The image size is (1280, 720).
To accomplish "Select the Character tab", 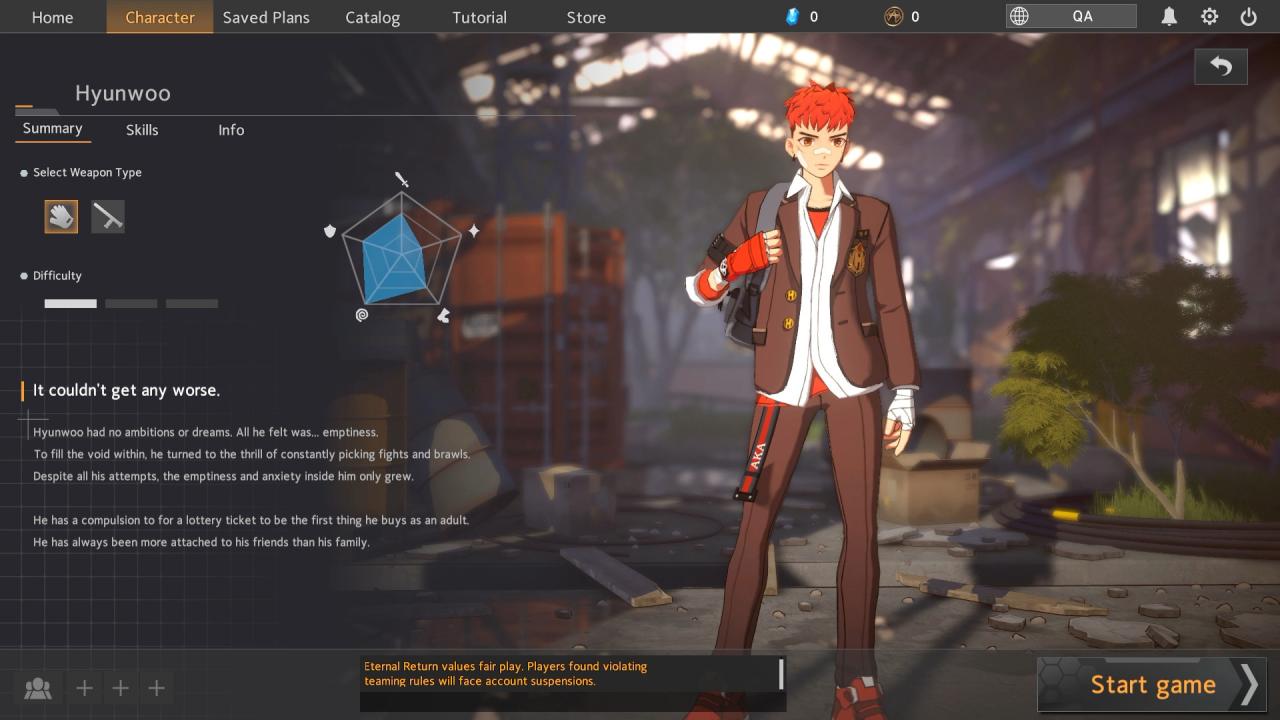I will (x=160, y=17).
